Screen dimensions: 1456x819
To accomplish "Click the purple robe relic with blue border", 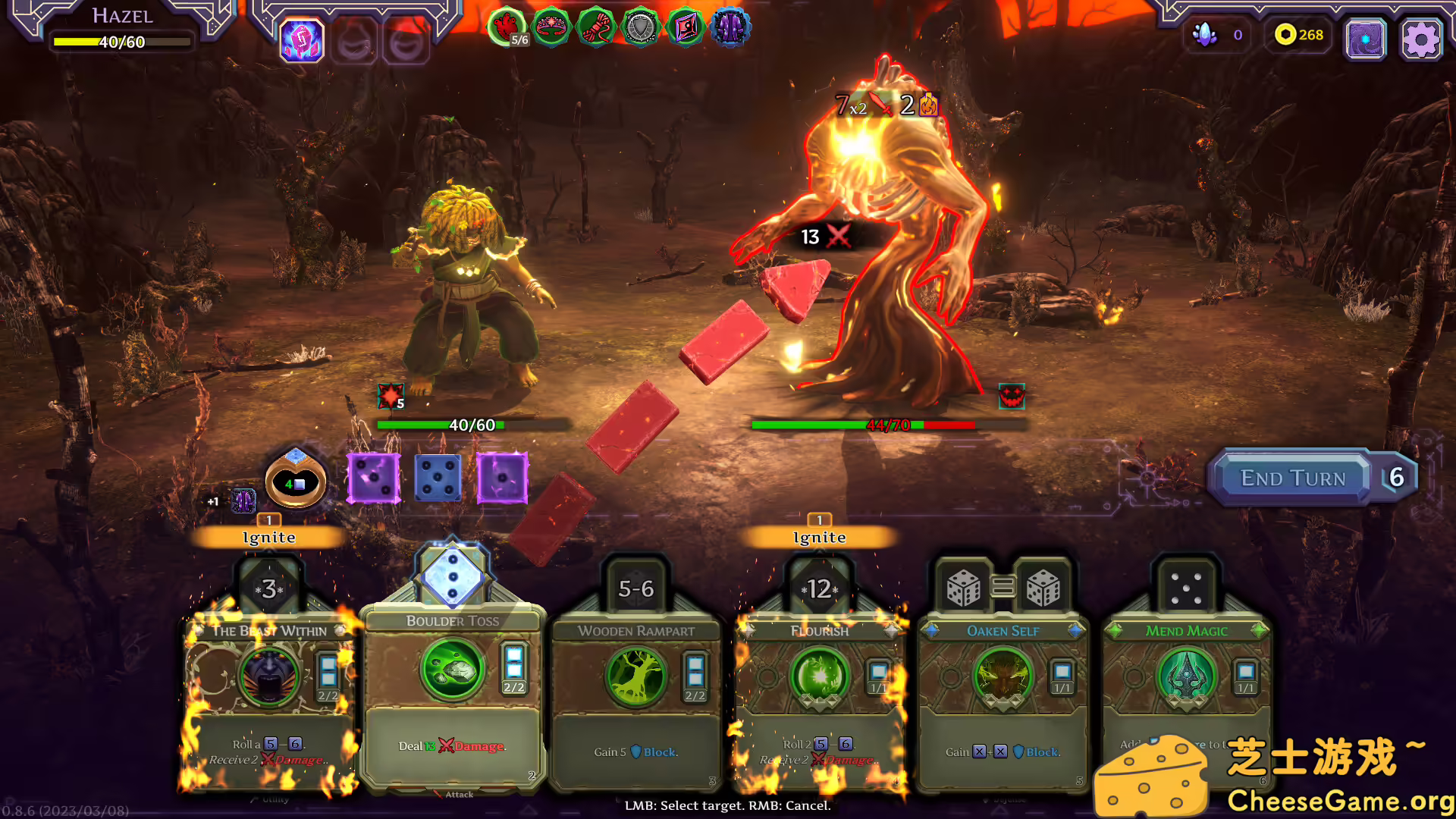I will click(x=731, y=27).
